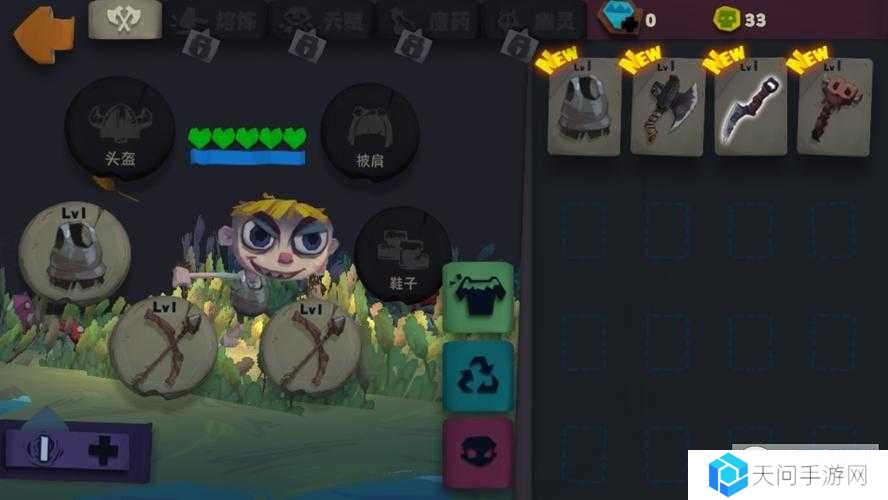Click the green armor button
Image resolution: width=888 pixels, height=500 pixels.
(478, 297)
